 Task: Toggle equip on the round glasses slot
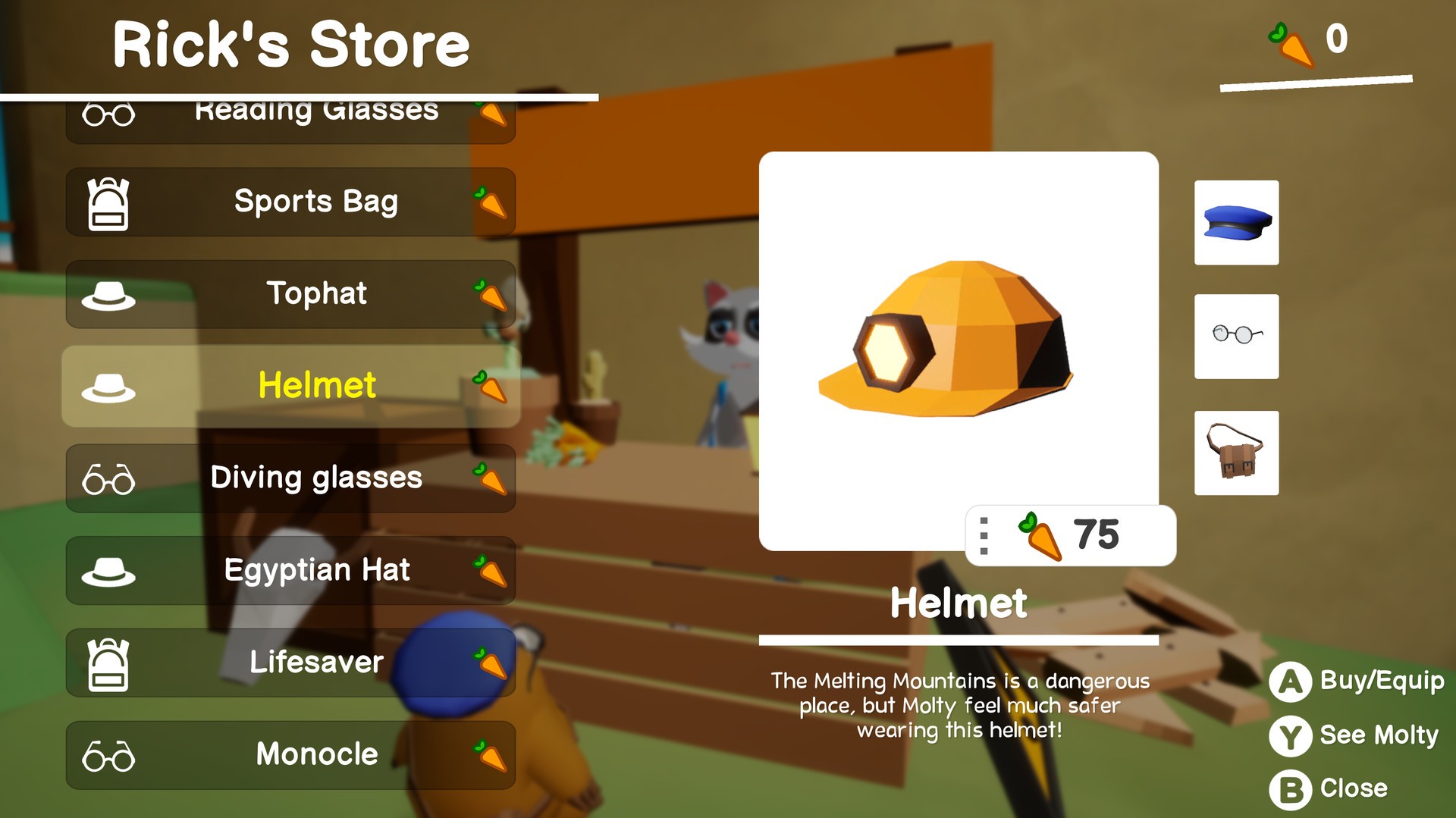(1236, 337)
